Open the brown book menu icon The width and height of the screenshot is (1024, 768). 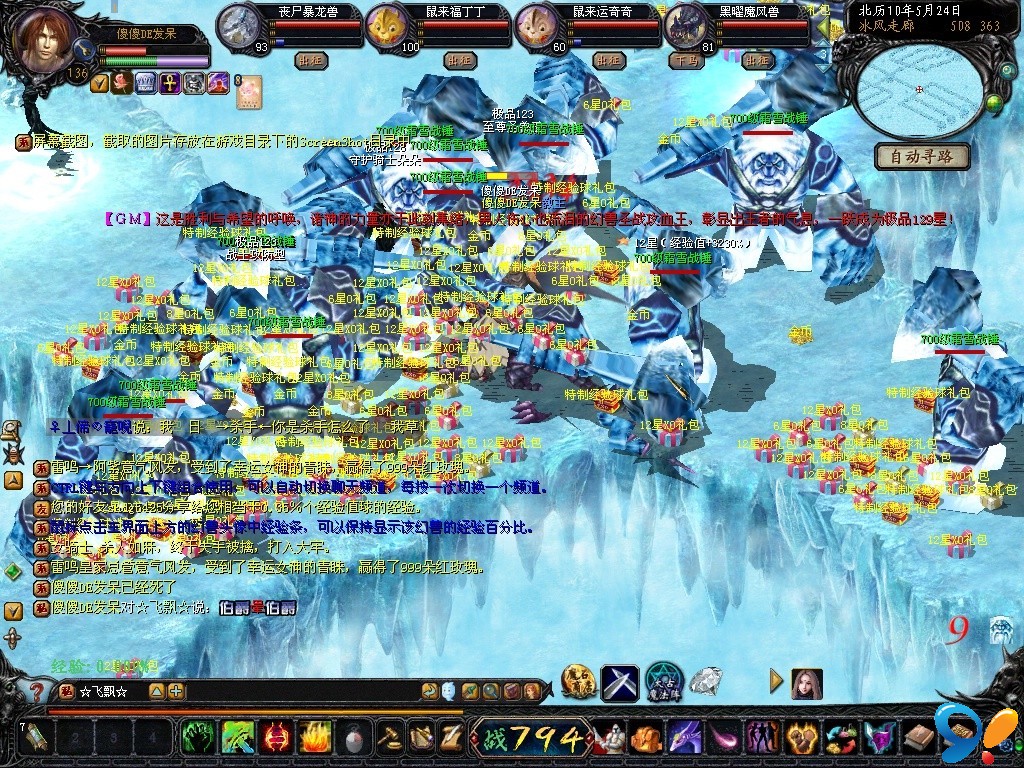pos(920,739)
